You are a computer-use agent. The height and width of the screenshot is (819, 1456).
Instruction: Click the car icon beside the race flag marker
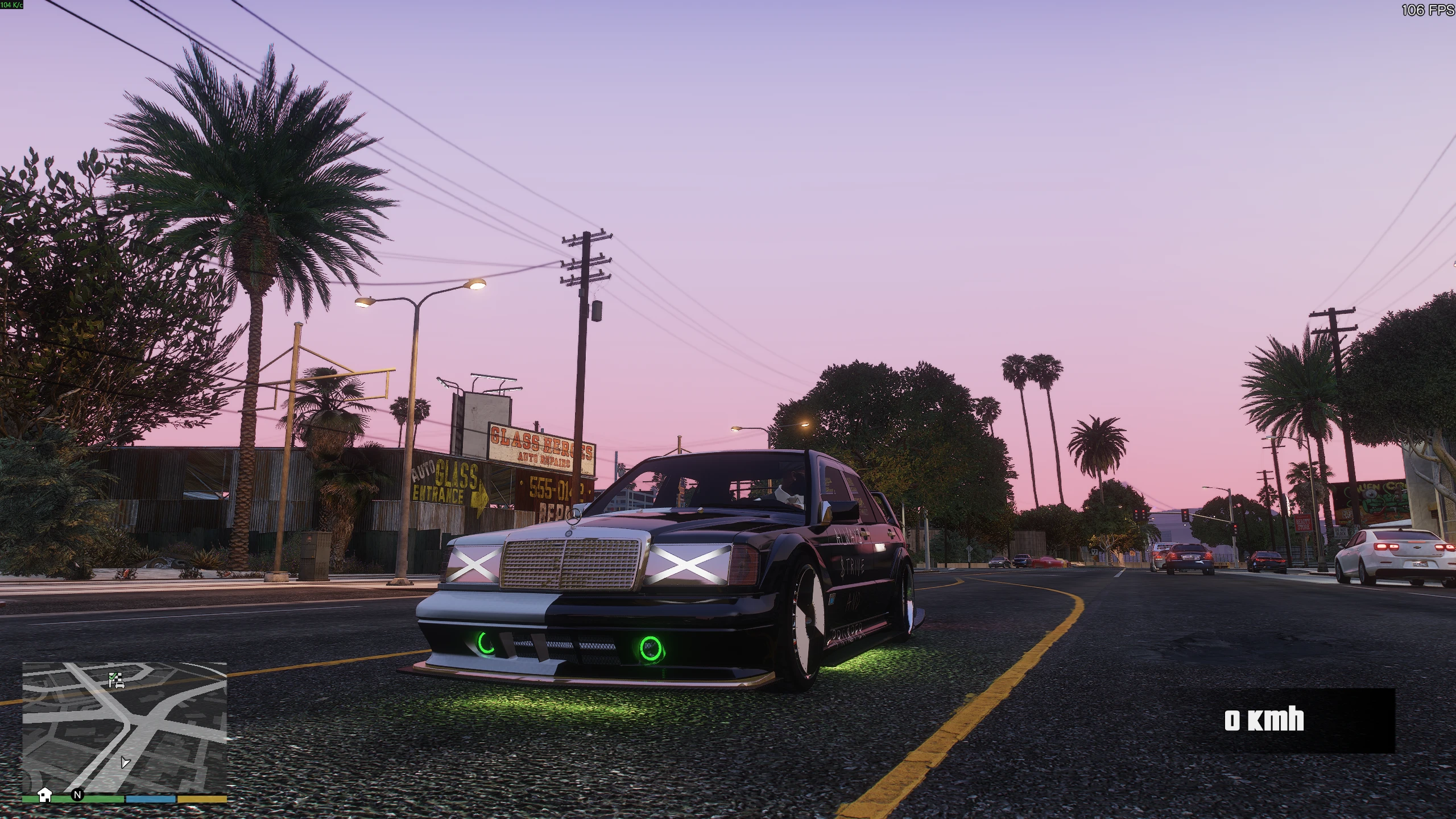pos(120,685)
